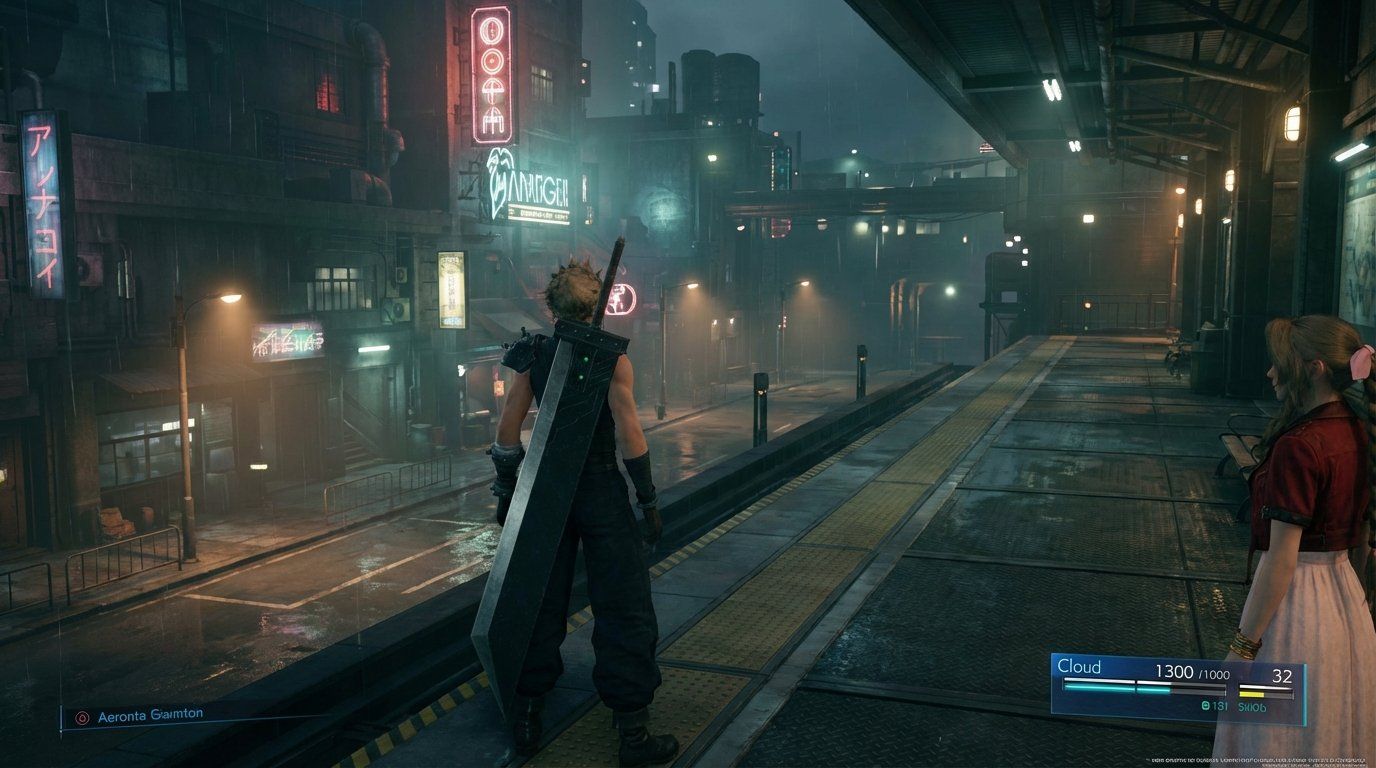The width and height of the screenshot is (1376, 768).
Task: Click the red objective marker icon beside the location name
Action: click(82, 718)
